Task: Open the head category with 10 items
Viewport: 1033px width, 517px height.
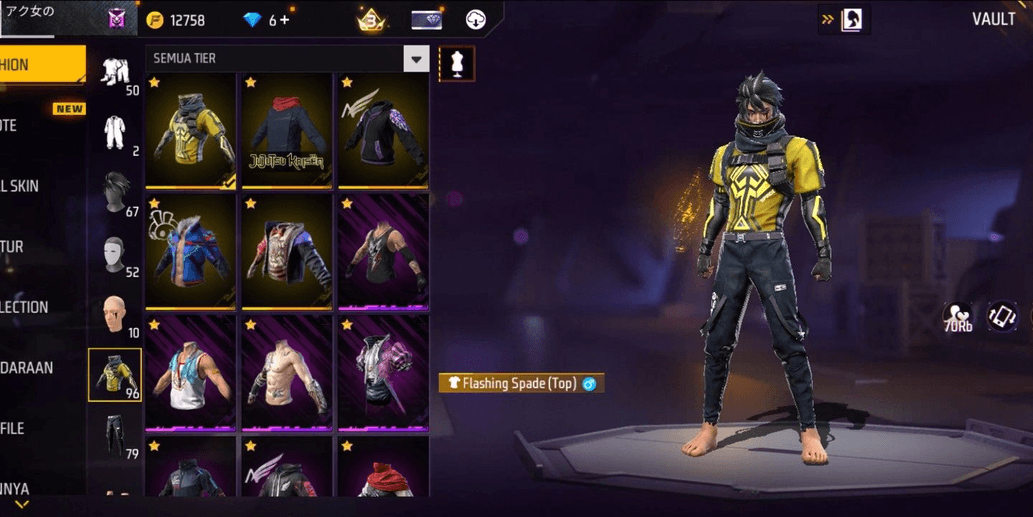Action: pos(115,315)
